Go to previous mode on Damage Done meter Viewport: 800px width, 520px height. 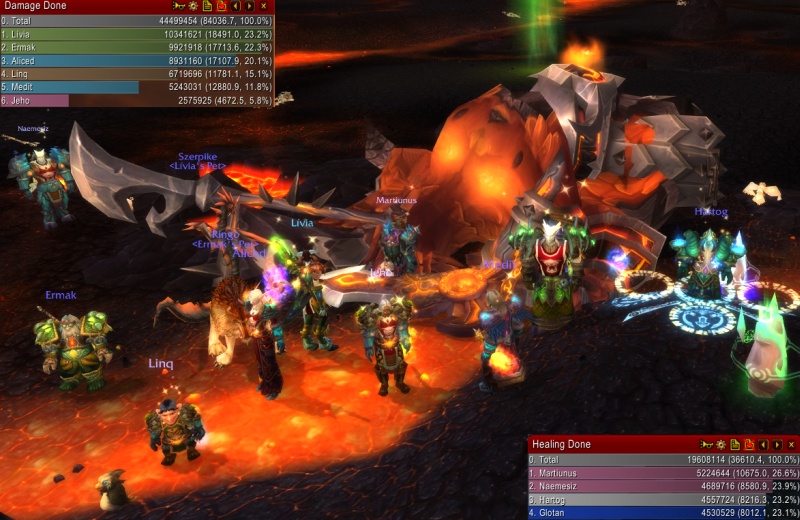coord(235,6)
